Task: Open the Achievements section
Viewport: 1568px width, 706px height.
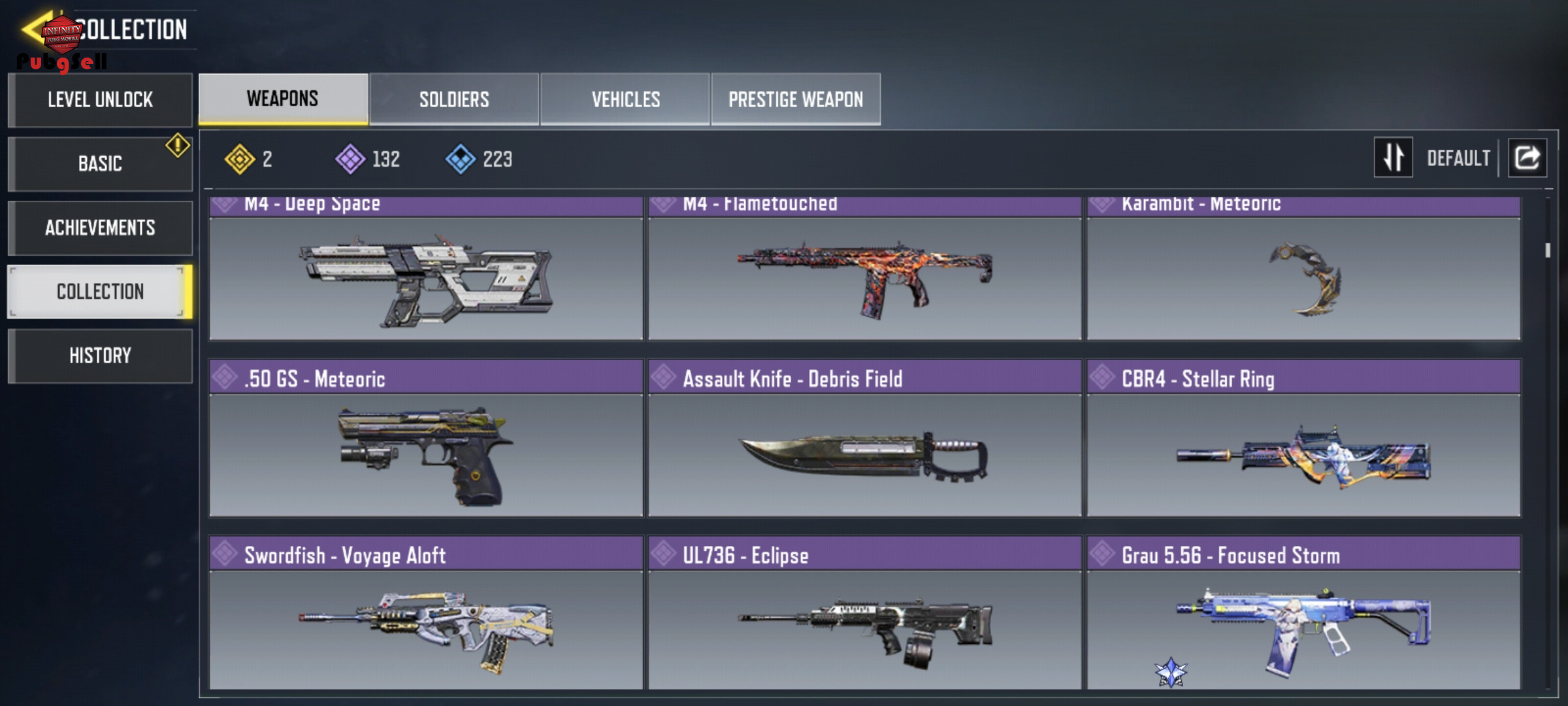Action: [100, 227]
